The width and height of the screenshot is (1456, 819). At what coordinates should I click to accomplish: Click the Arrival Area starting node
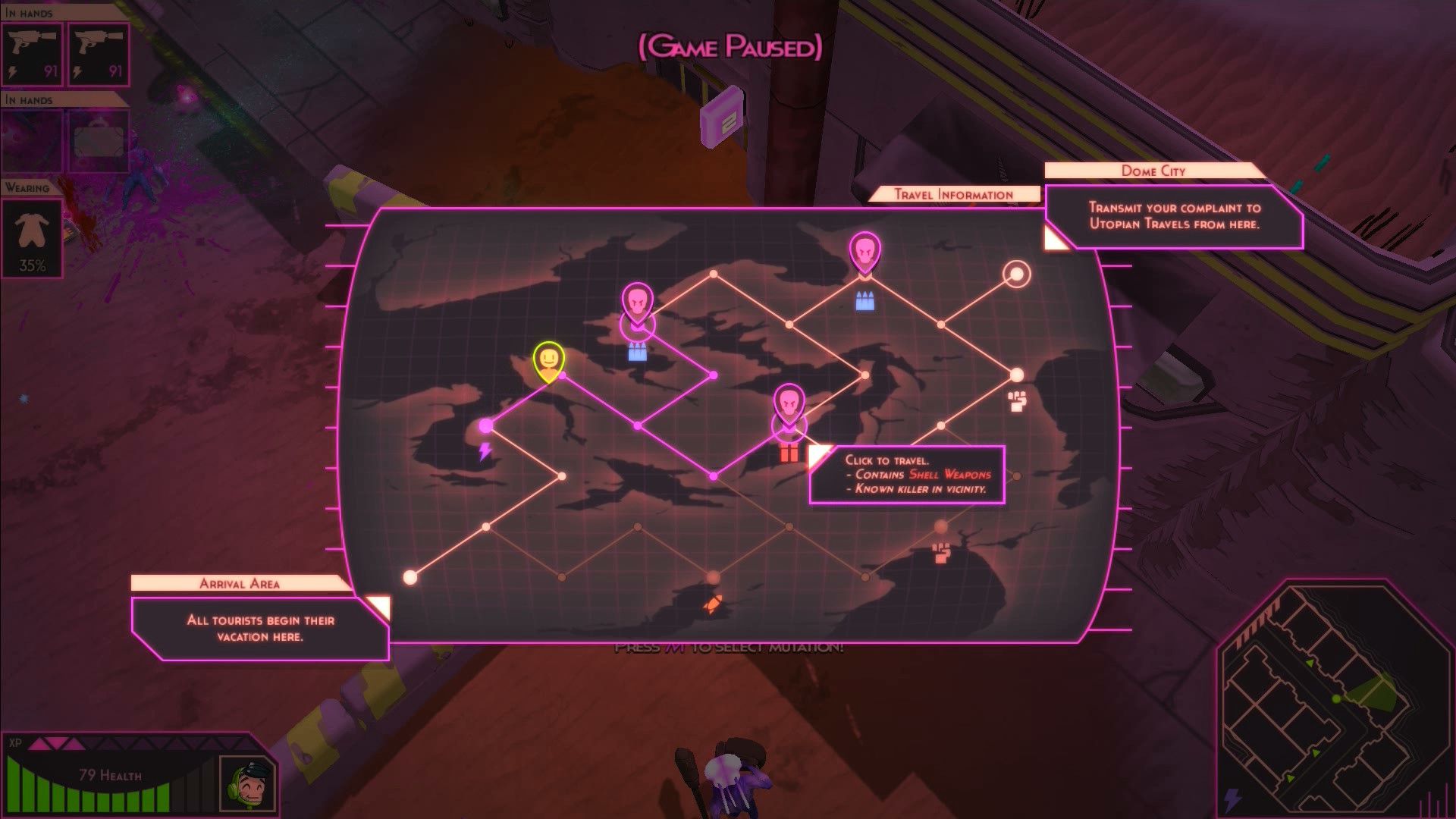pyautogui.click(x=410, y=579)
